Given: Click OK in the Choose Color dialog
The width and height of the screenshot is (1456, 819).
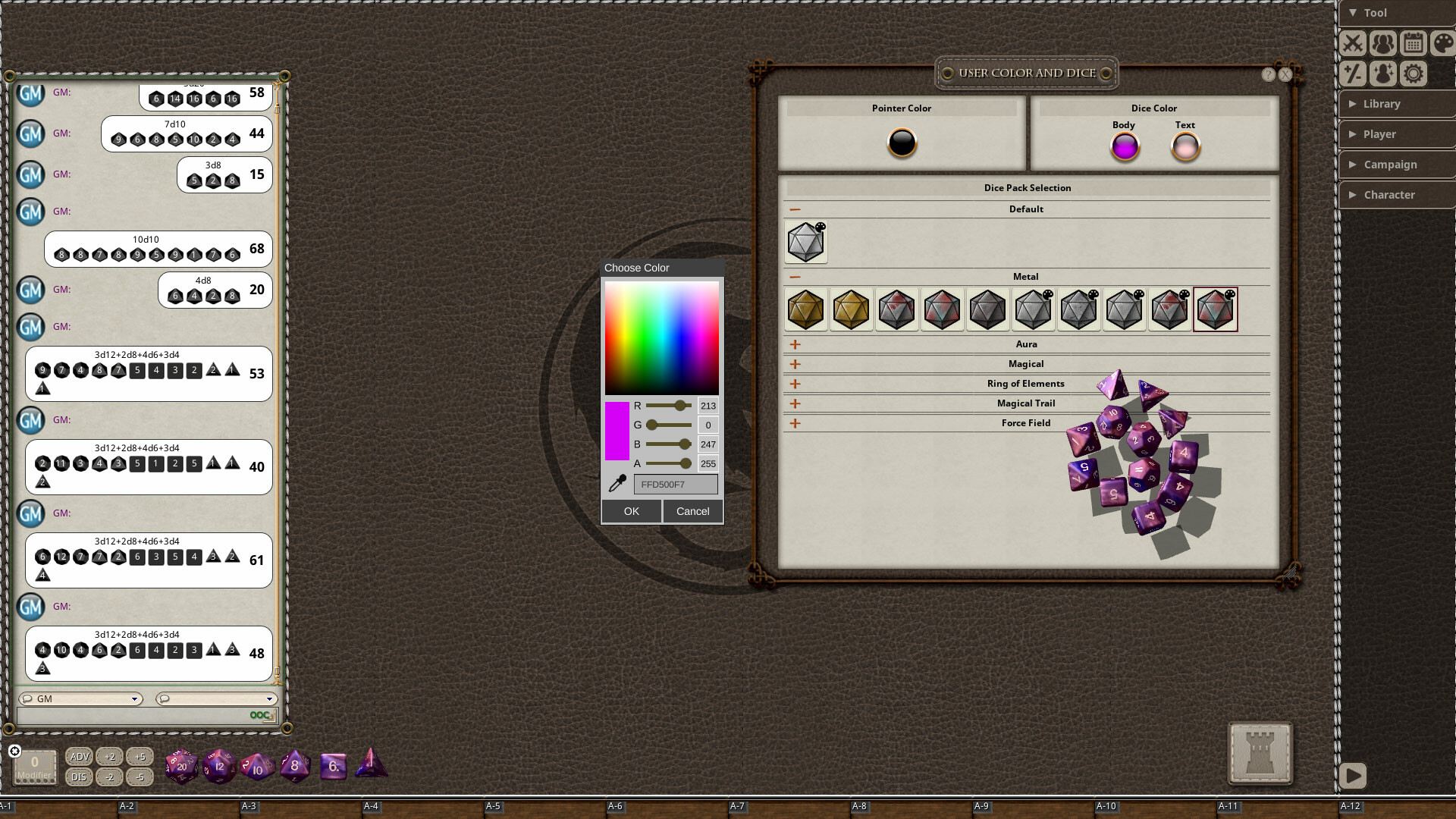Looking at the screenshot, I should pos(631,510).
